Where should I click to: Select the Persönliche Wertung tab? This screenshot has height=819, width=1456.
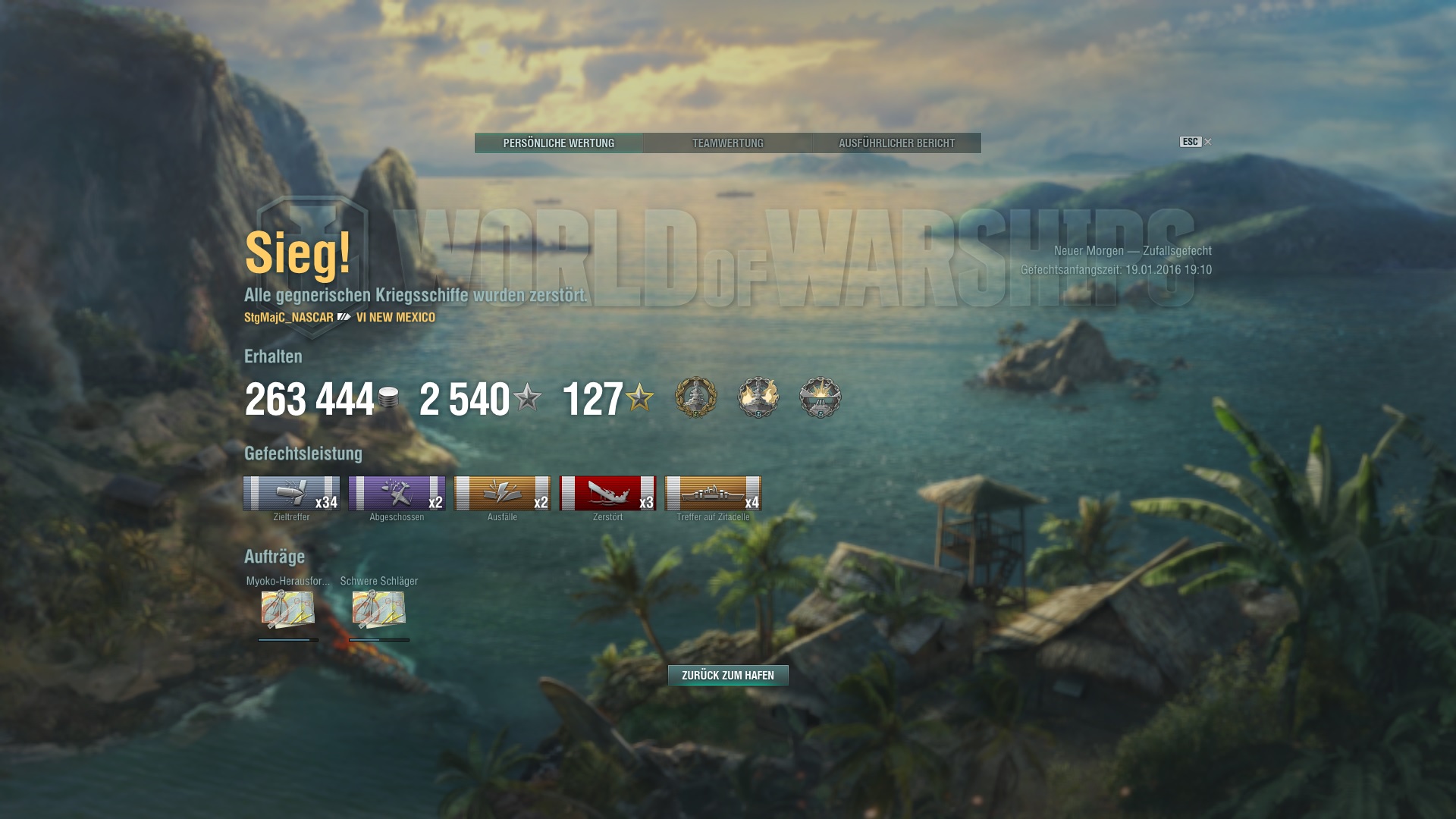pyautogui.click(x=559, y=143)
